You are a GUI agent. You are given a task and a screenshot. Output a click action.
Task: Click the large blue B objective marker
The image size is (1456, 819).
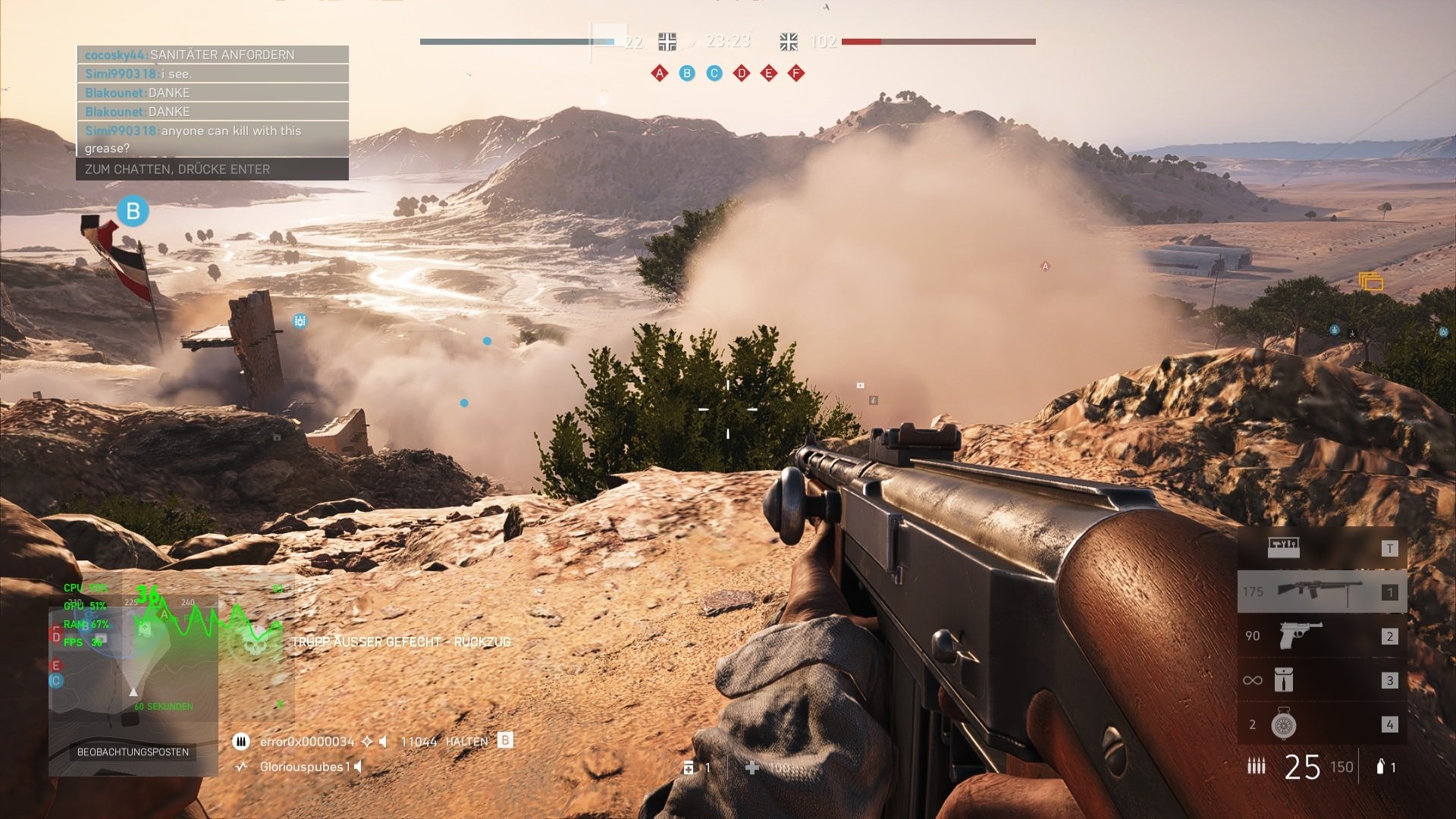[x=133, y=211]
